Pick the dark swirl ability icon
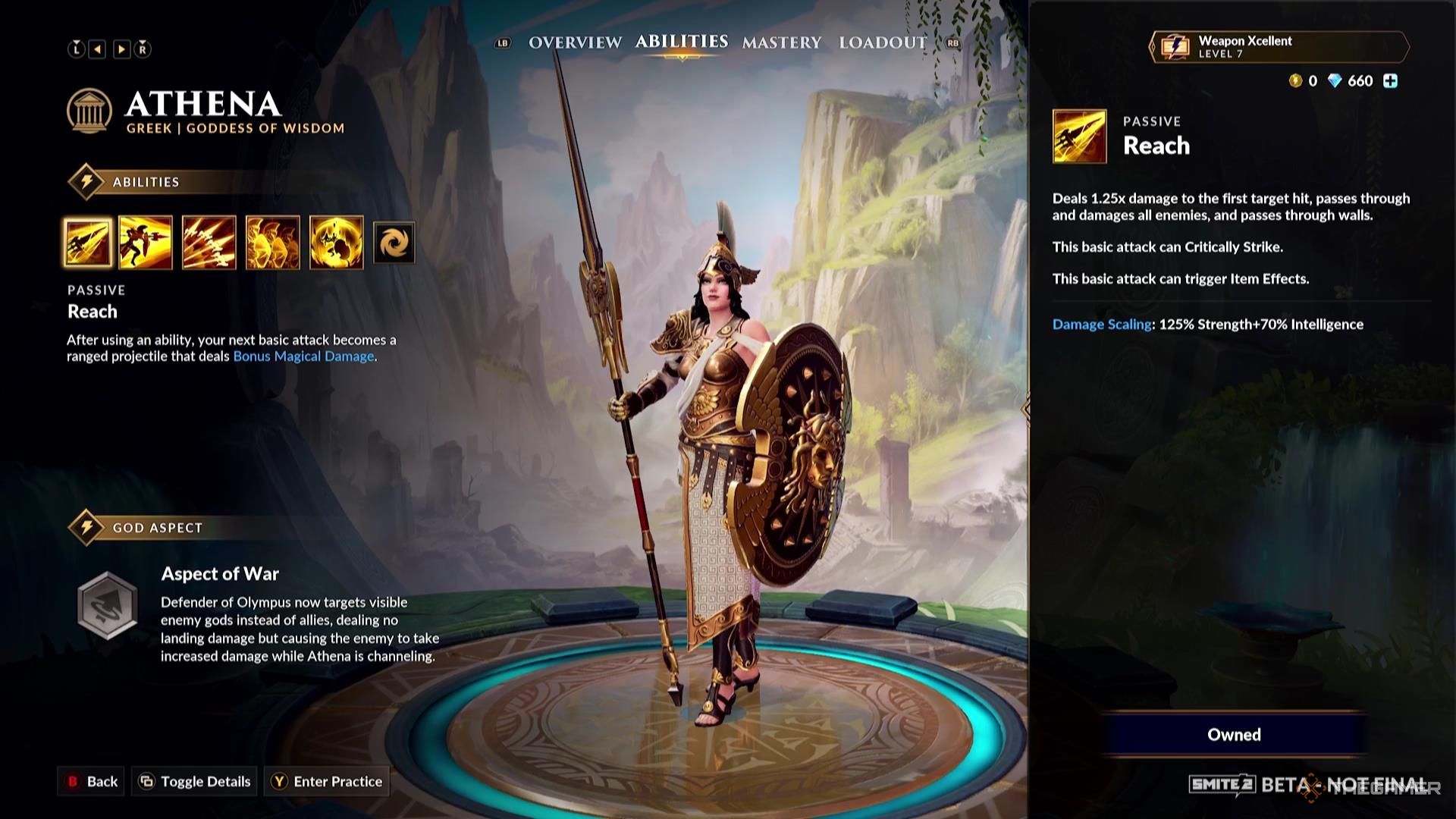 394,243
